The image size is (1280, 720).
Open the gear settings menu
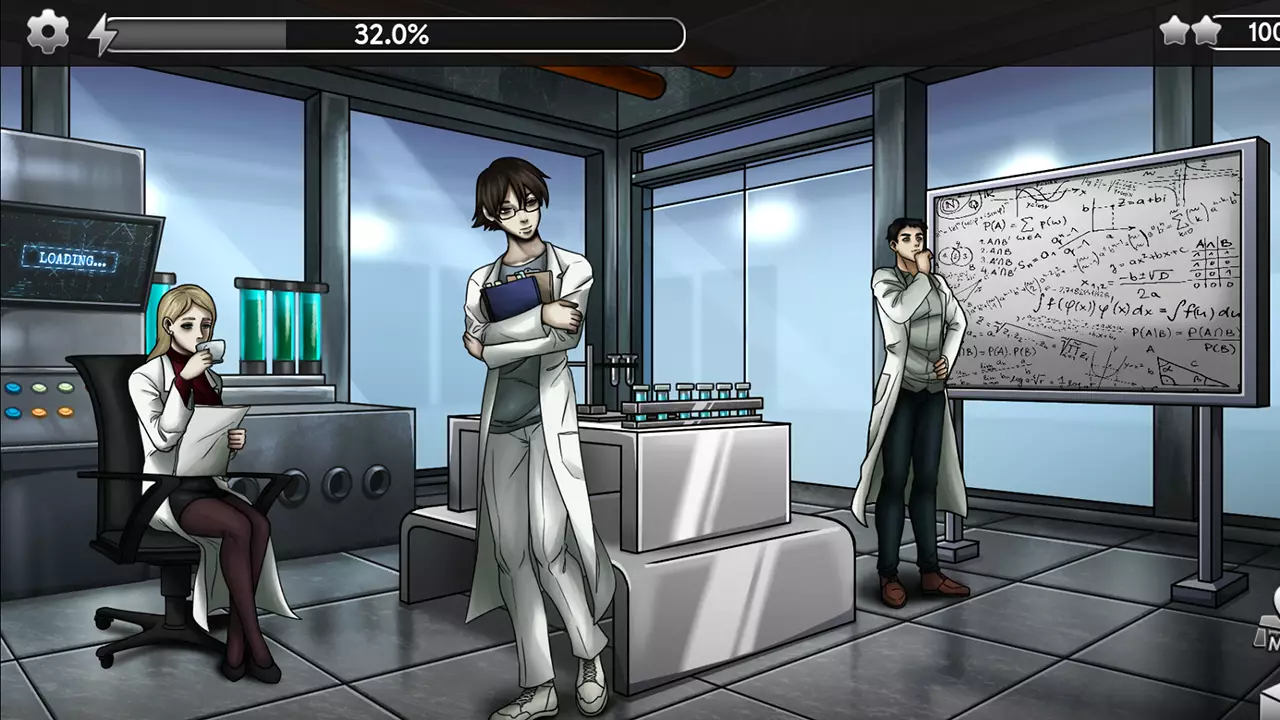coord(47,33)
